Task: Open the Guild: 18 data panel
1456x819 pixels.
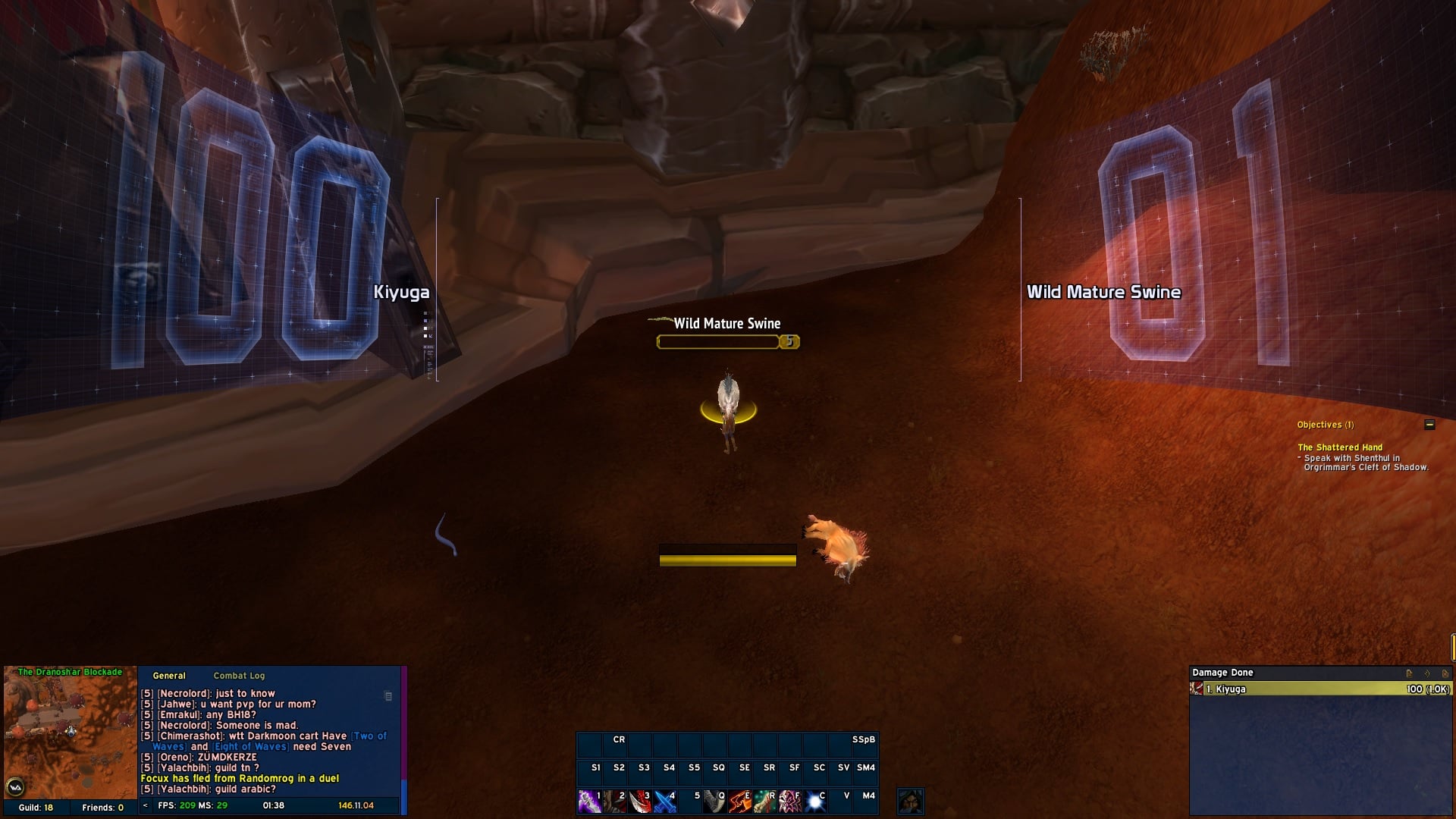Action: 36,808
